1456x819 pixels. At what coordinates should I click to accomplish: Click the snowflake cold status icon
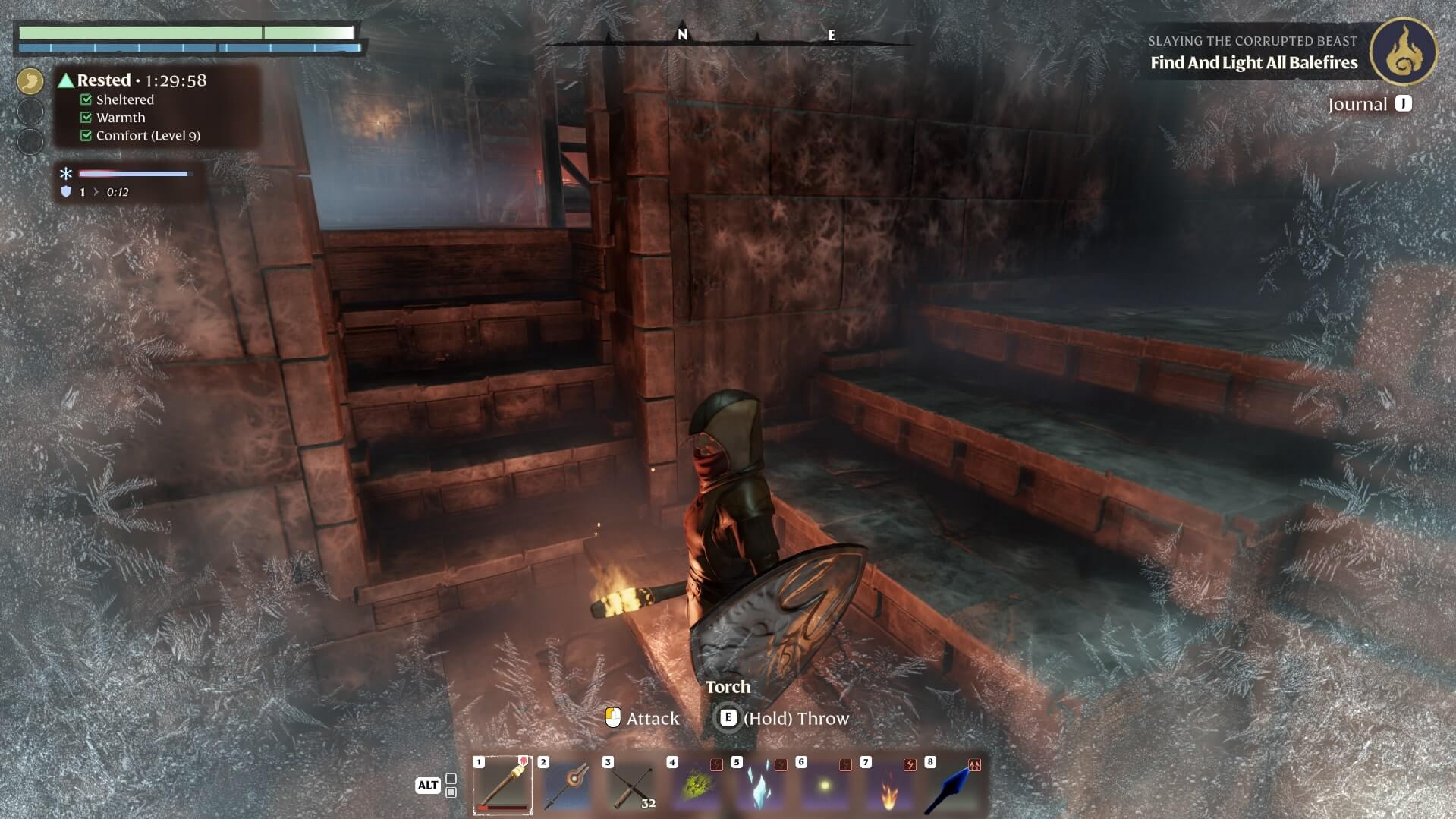(x=66, y=174)
